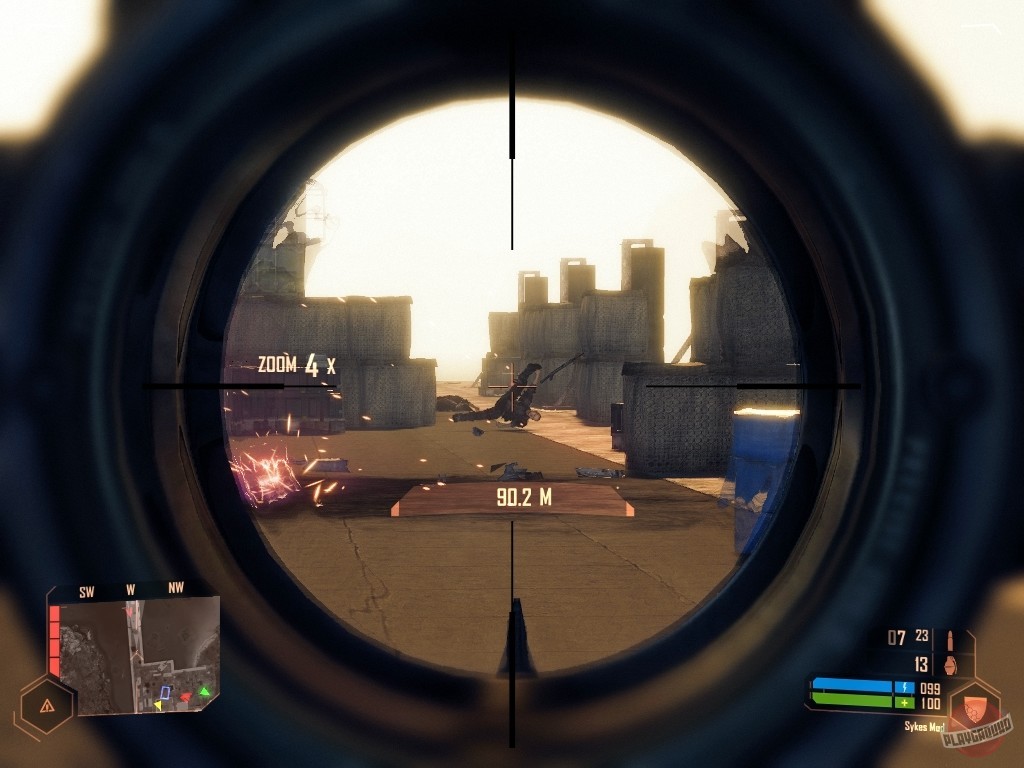The image size is (1024, 768).
Task: Select the warning triangle hexagon icon
Action: point(46,705)
